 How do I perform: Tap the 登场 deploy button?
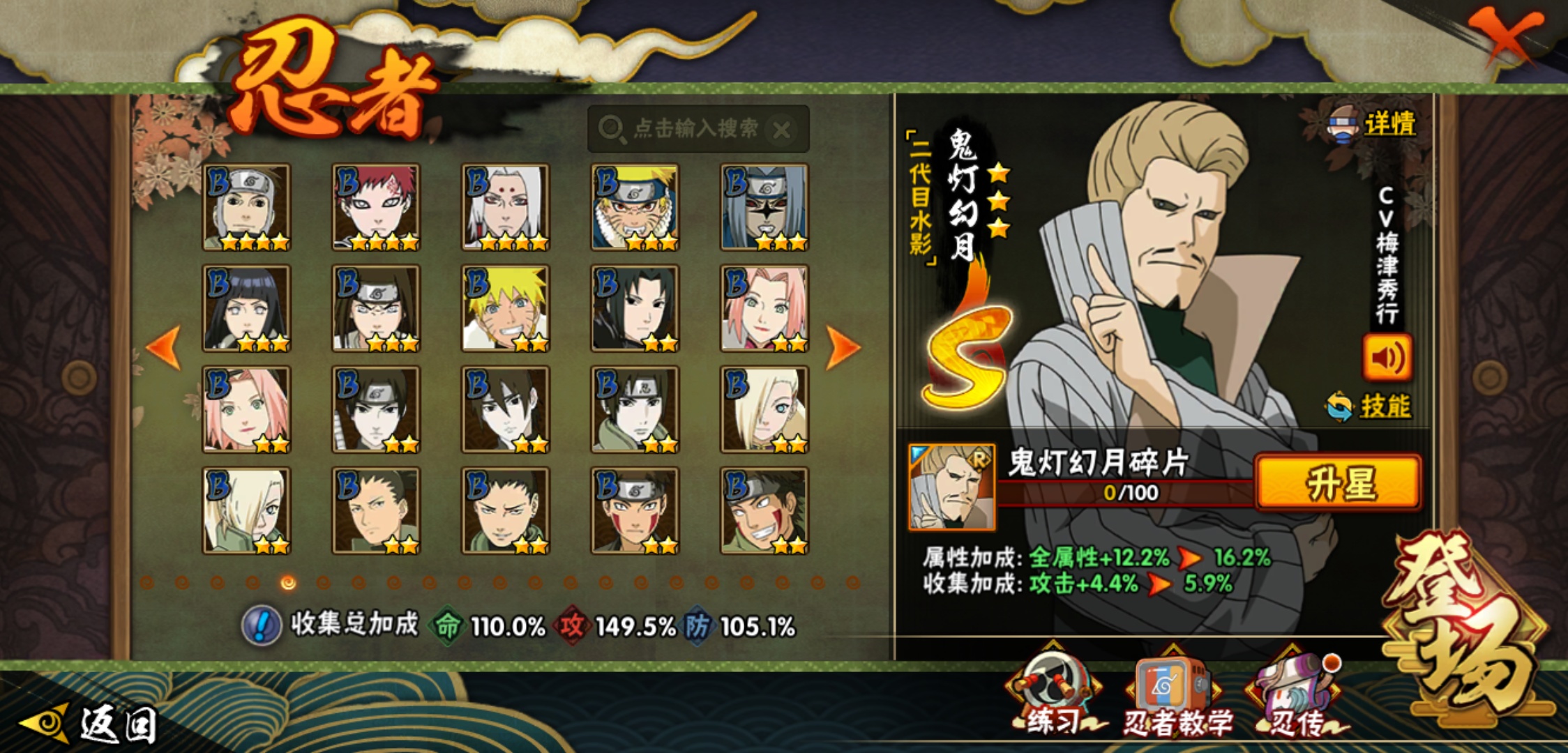click(1465, 627)
